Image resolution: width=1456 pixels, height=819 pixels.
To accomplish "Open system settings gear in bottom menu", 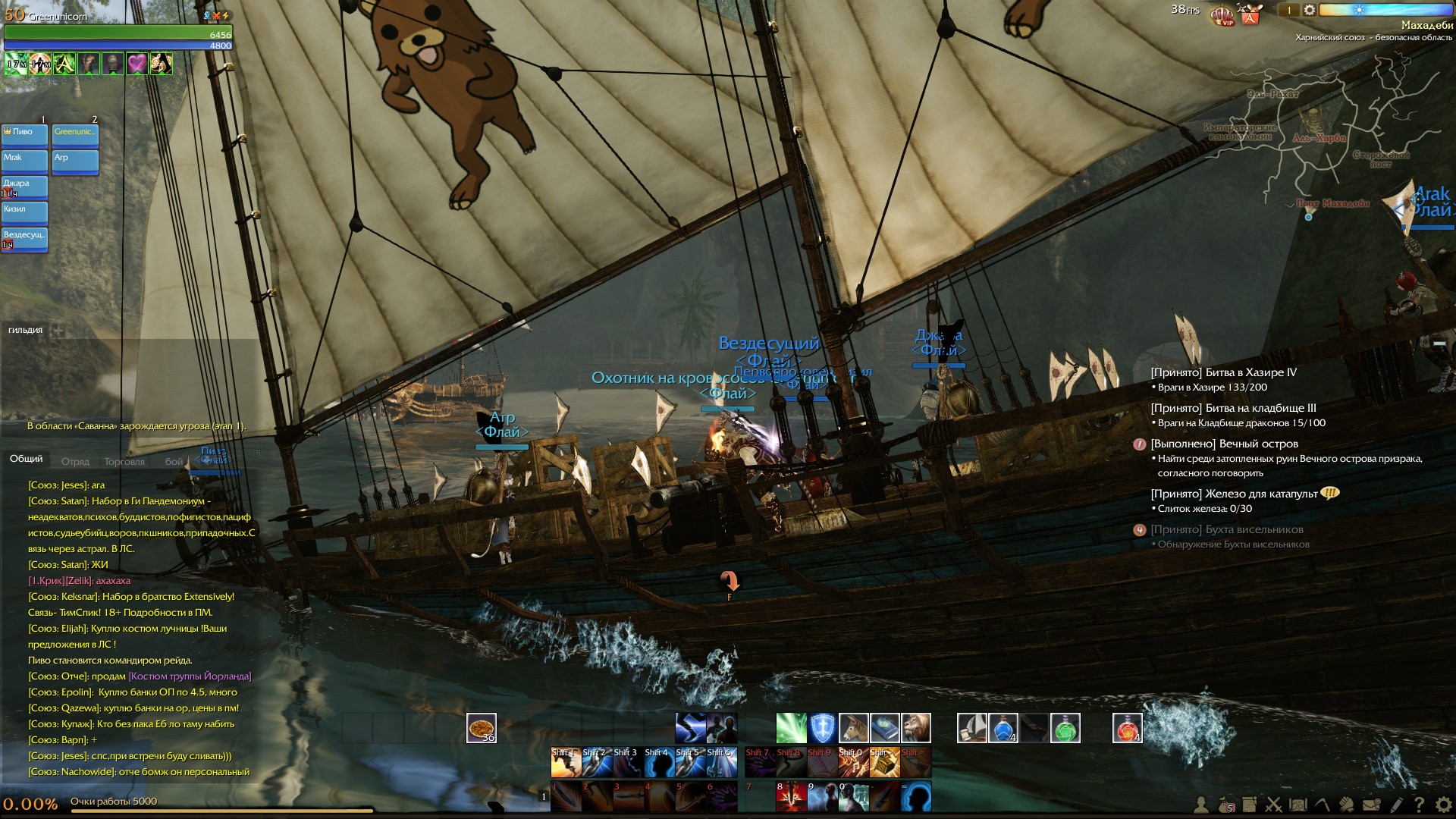I will tap(1443, 805).
